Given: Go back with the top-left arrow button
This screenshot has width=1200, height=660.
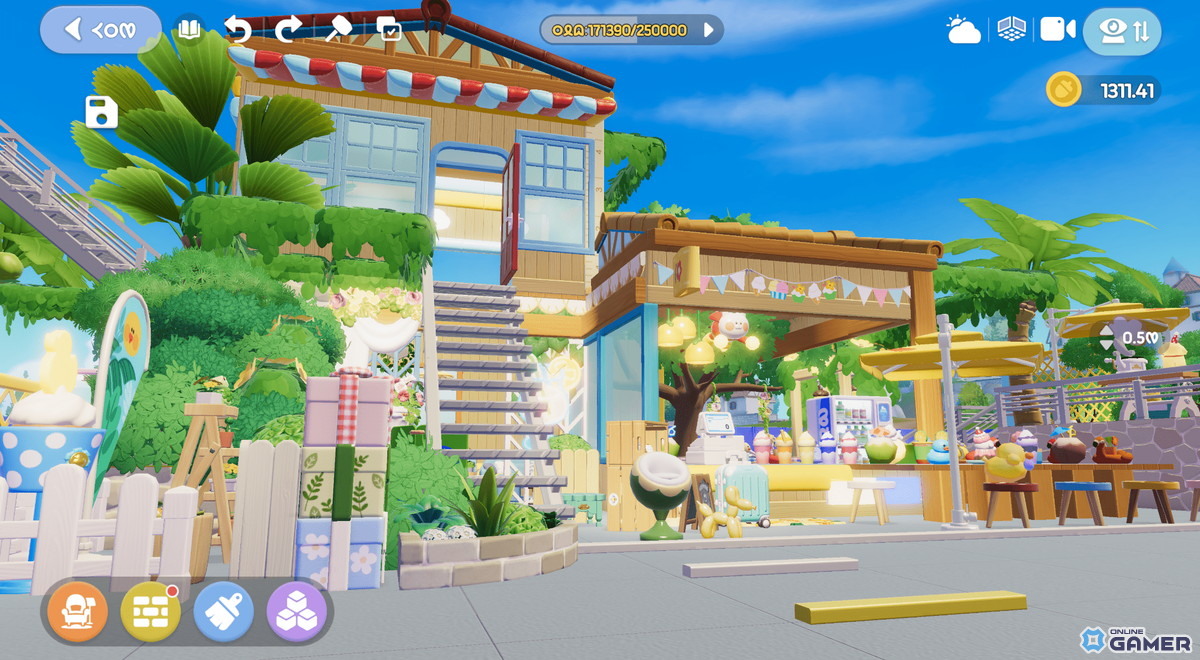Looking at the screenshot, I should point(100,30).
